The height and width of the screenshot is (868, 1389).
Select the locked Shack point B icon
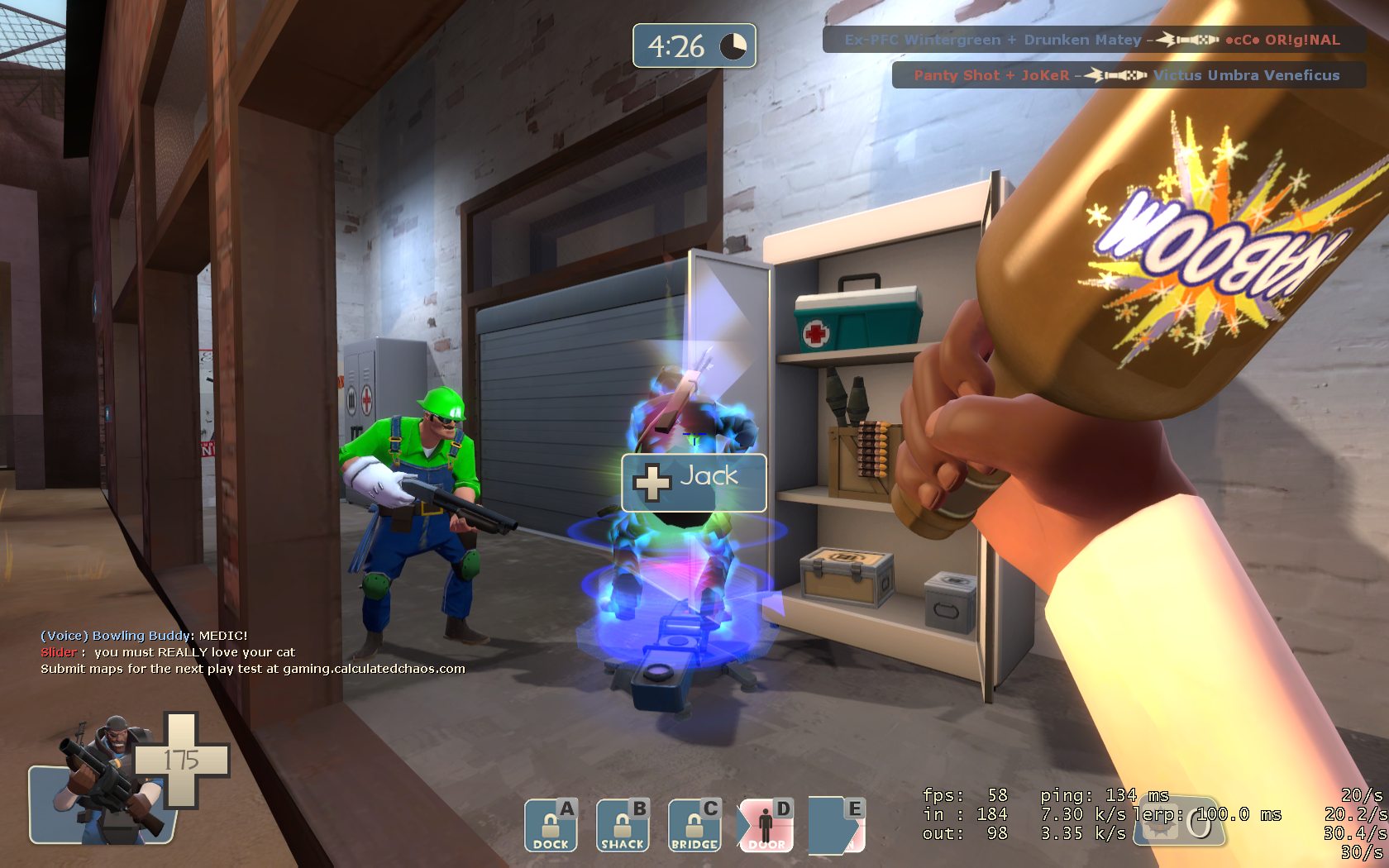tap(622, 826)
